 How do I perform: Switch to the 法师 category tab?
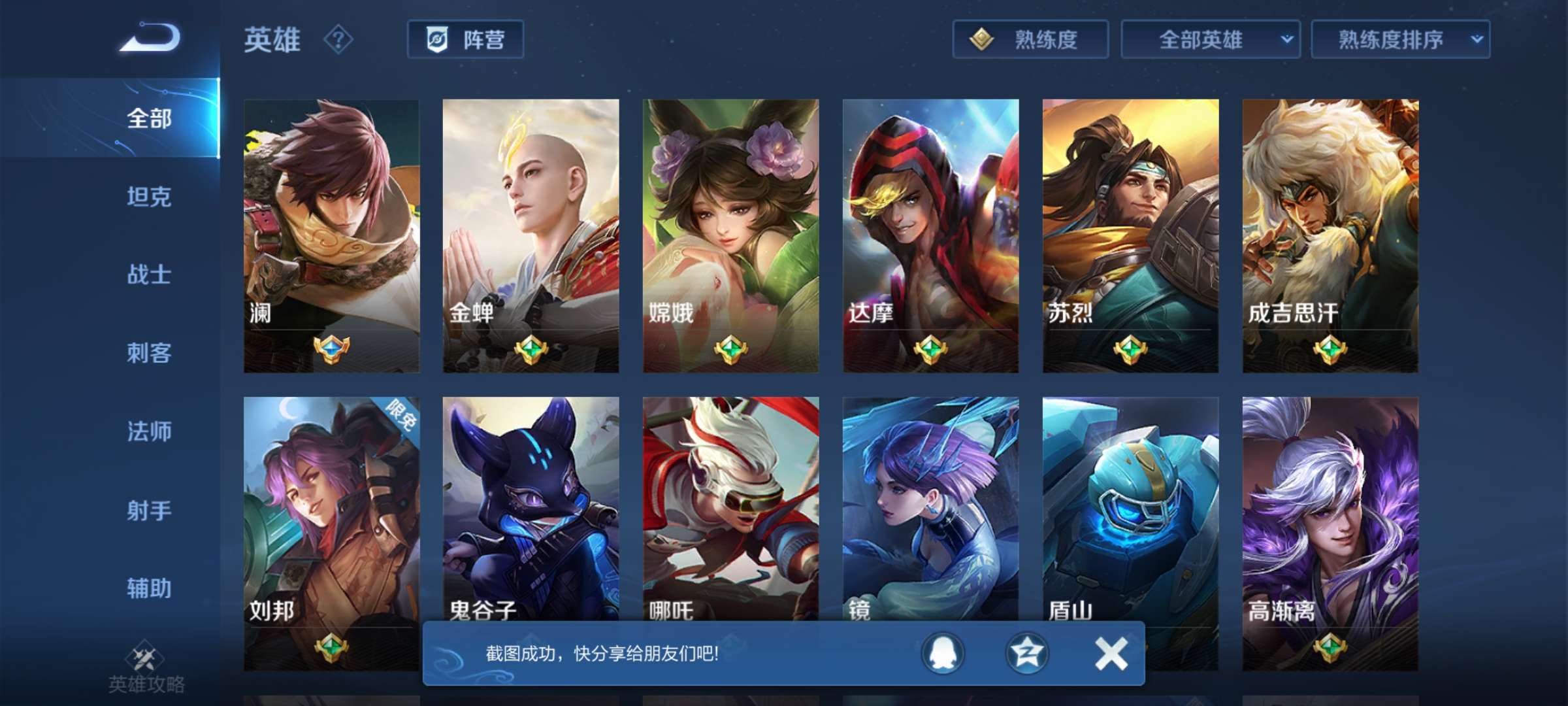(x=149, y=431)
